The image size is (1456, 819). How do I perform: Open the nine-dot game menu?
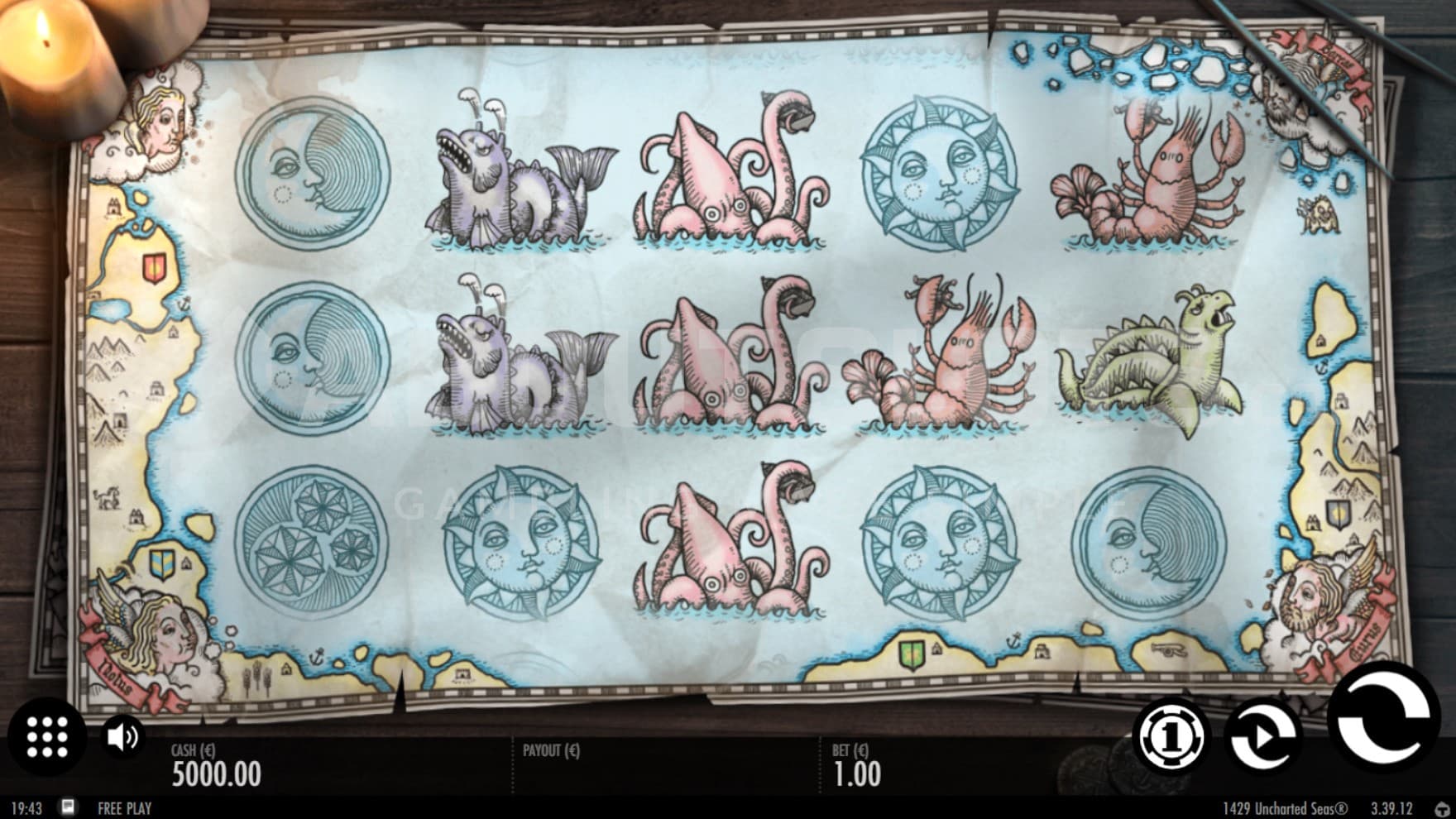(x=46, y=736)
